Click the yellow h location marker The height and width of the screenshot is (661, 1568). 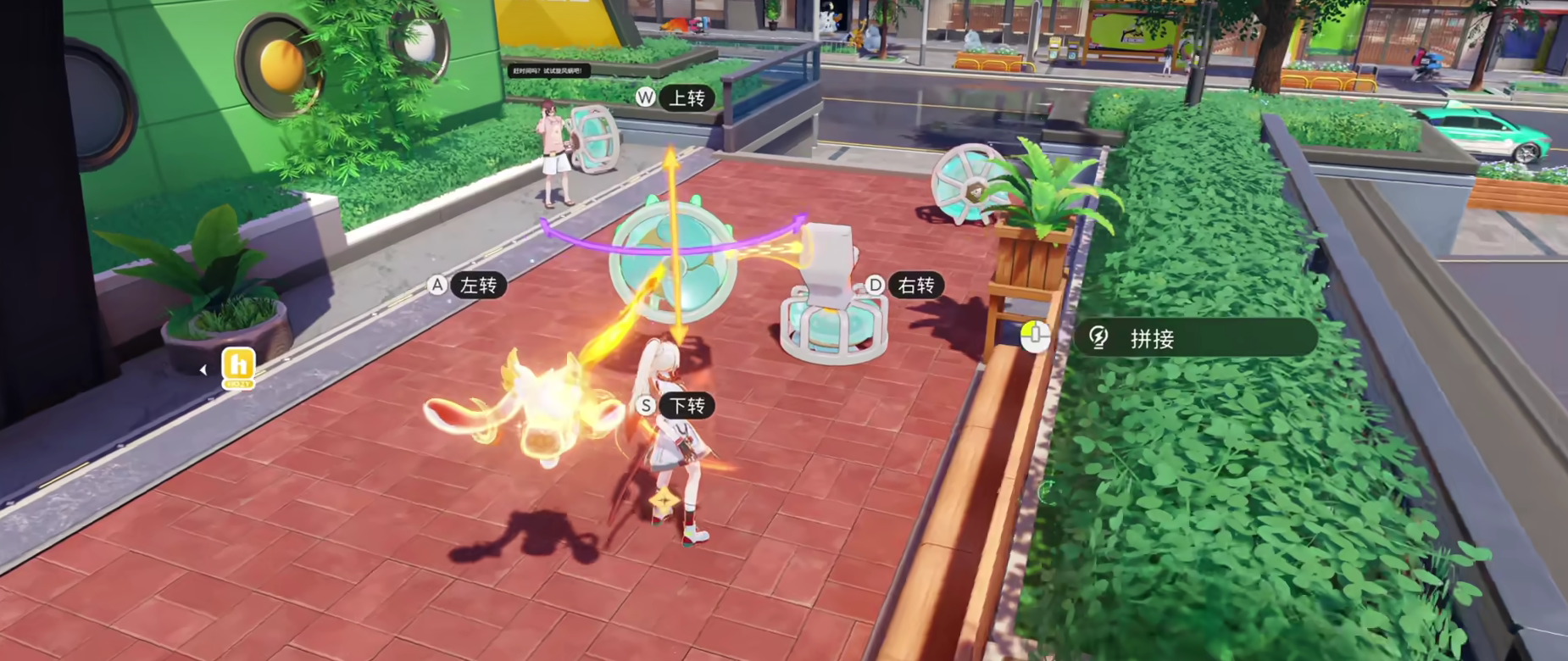[238, 366]
